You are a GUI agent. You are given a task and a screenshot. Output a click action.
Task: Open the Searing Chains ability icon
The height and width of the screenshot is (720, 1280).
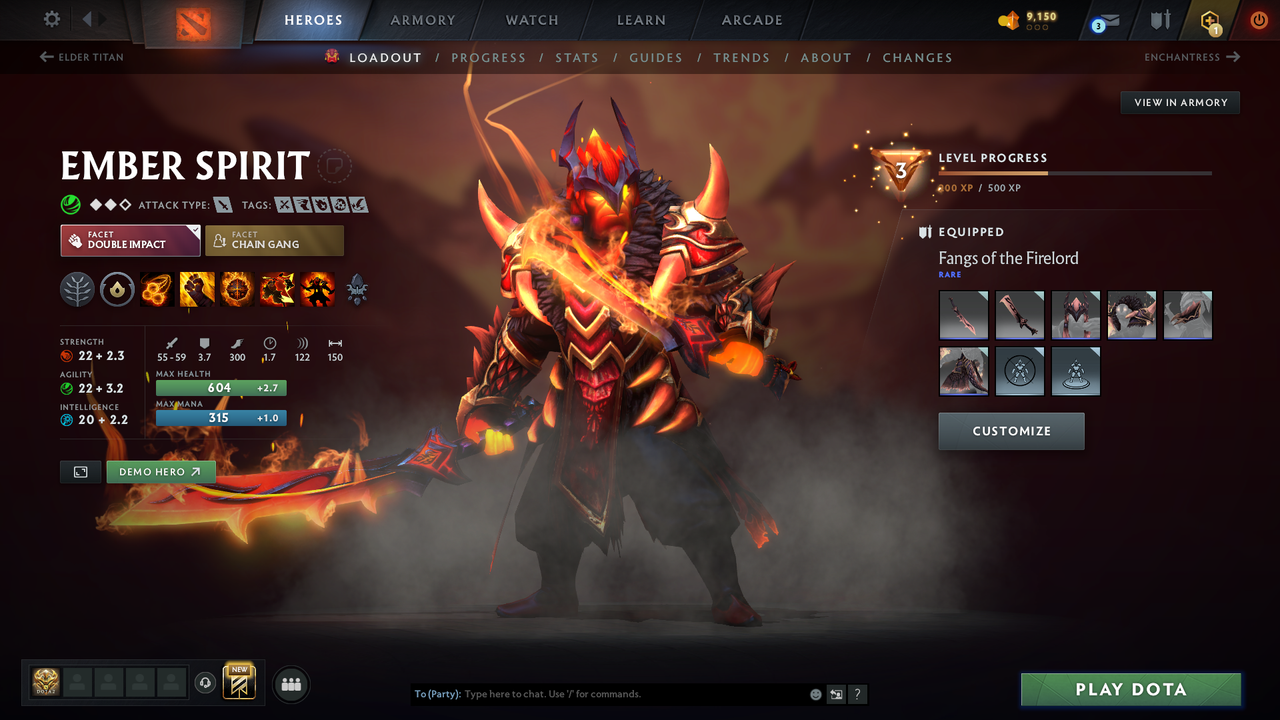(x=156, y=289)
